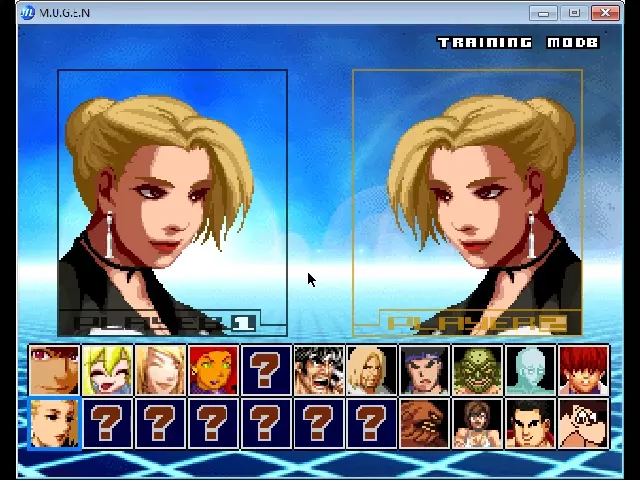Image resolution: width=640 pixels, height=480 pixels.
Task: Choose the long blonde-haired man portrait
Action: pos(371,370)
